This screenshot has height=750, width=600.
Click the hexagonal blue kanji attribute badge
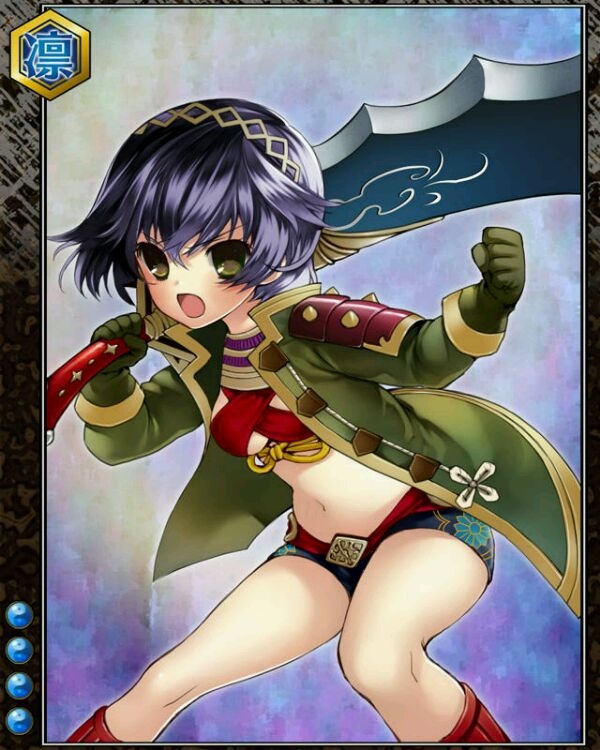(49, 54)
